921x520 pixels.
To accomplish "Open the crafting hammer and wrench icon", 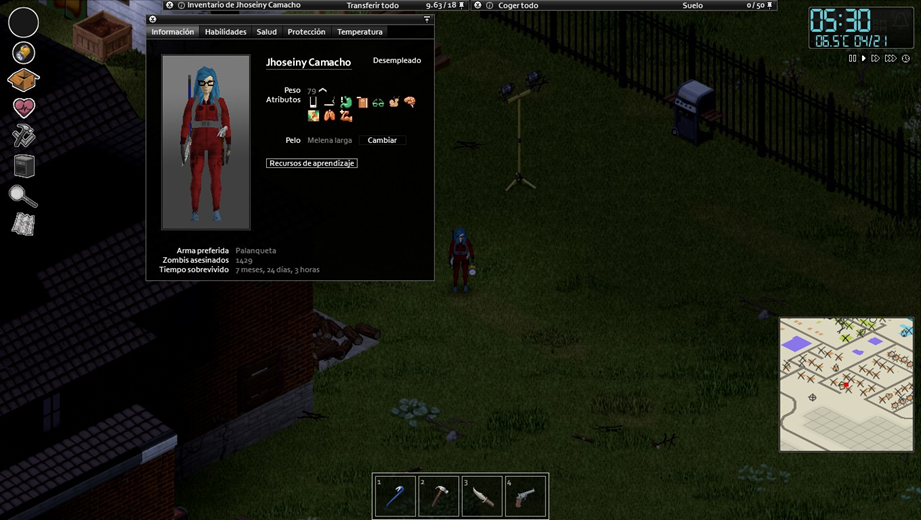I will click(23, 136).
